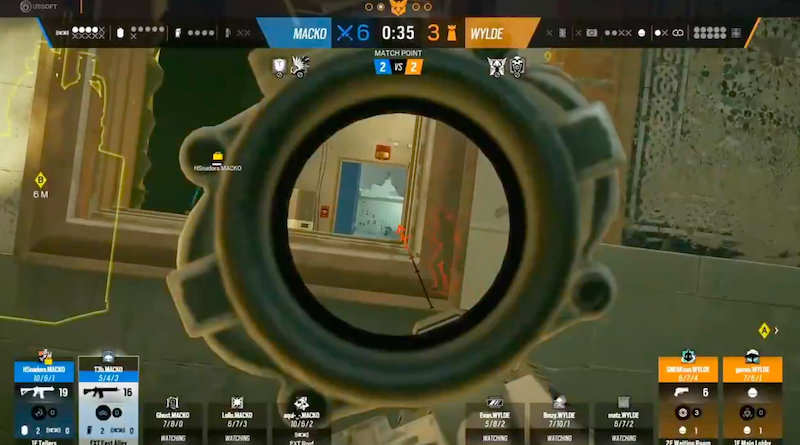Choose the Lolio.MACKO player panel

pos(237,417)
